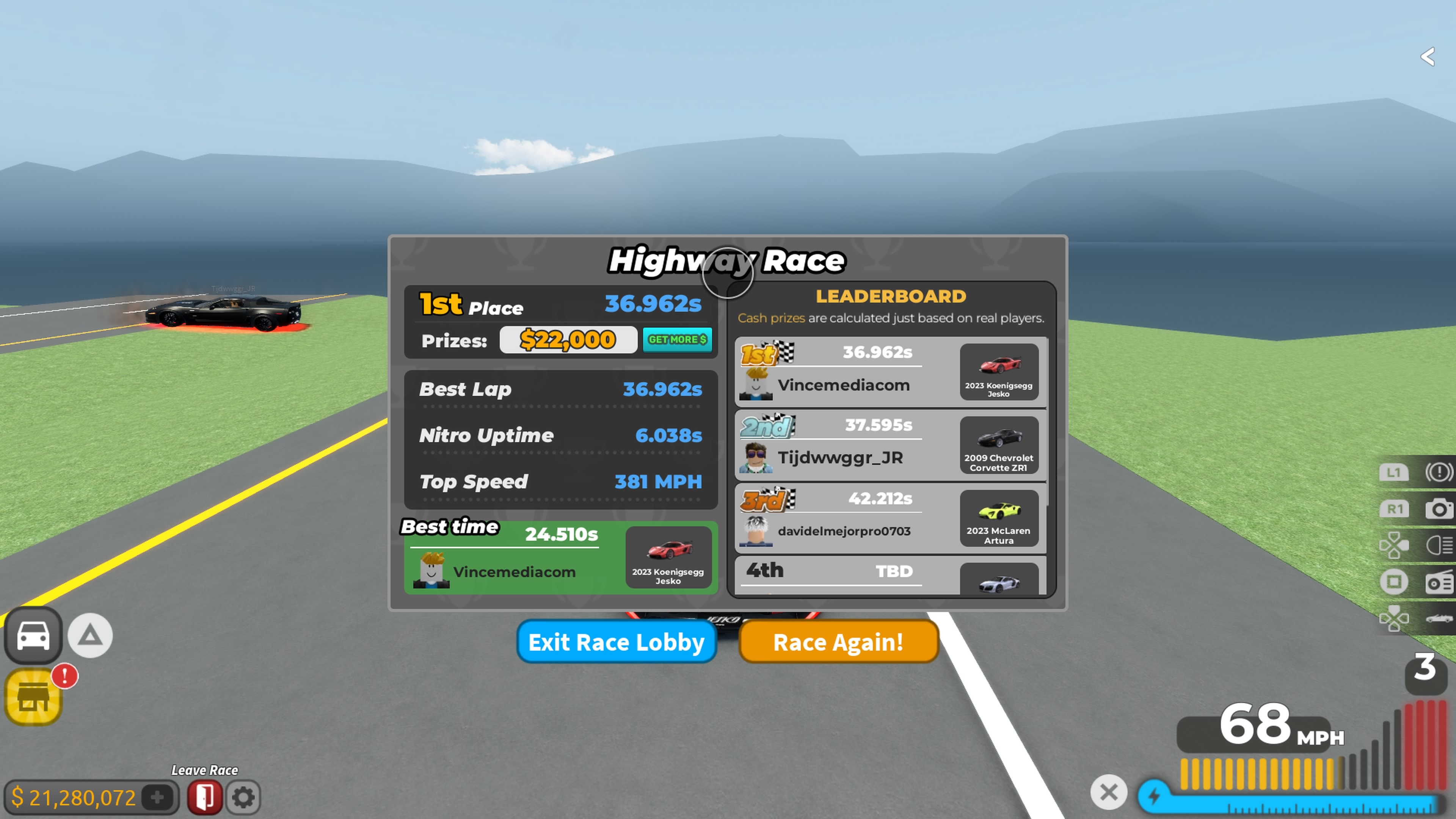This screenshot has height=819, width=1456.
Task: Add cash with the plus button
Action: click(158, 797)
